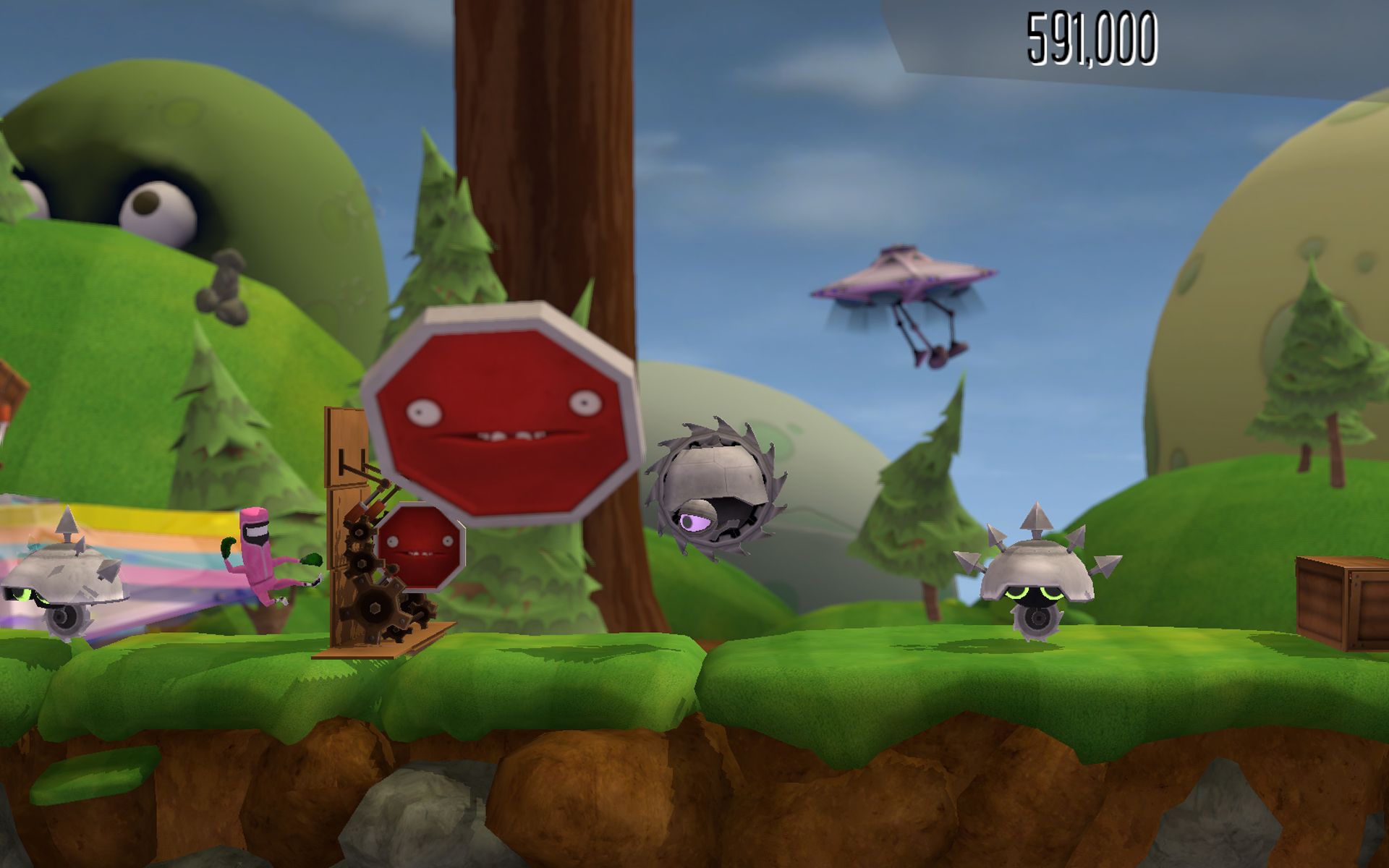This screenshot has width=1389, height=868.
Task: Click the floating gray rock near the hill
Action: tap(224, 289)
